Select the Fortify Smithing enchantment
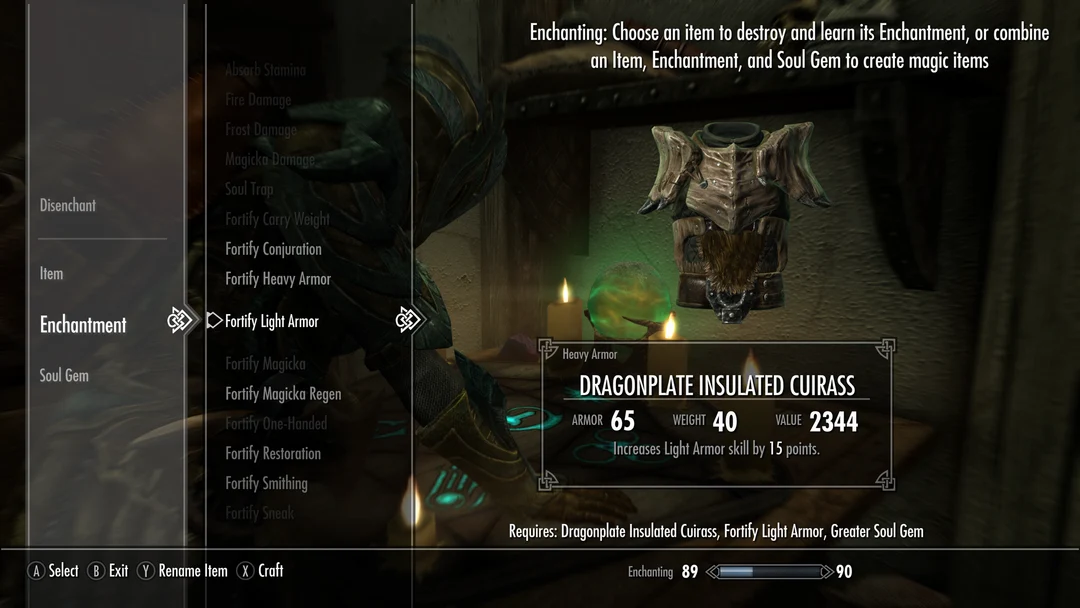 [266, 483]
